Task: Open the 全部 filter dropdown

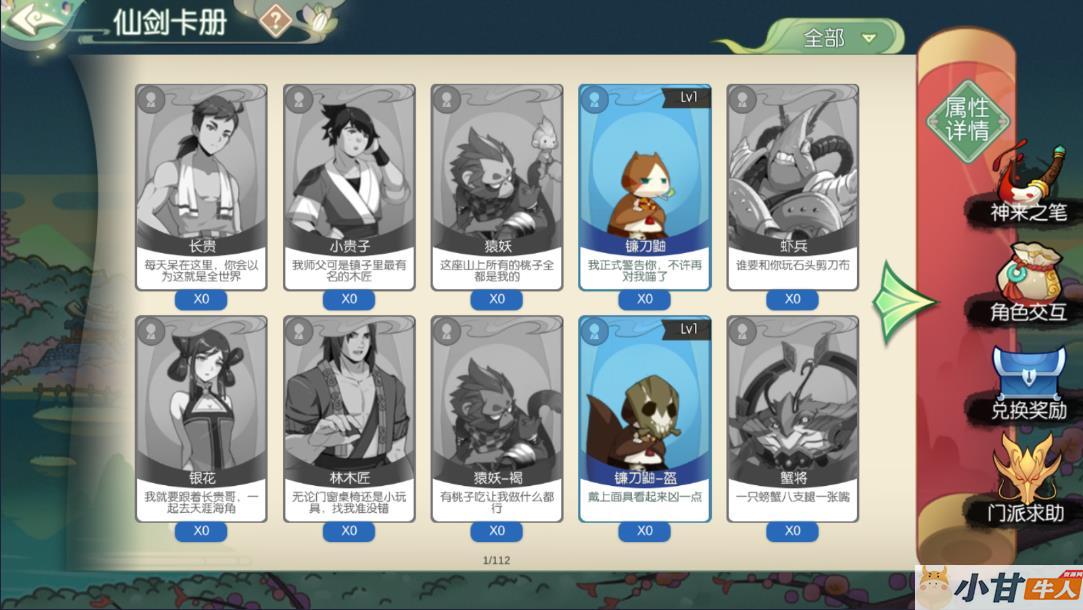Action: (838, 38)
